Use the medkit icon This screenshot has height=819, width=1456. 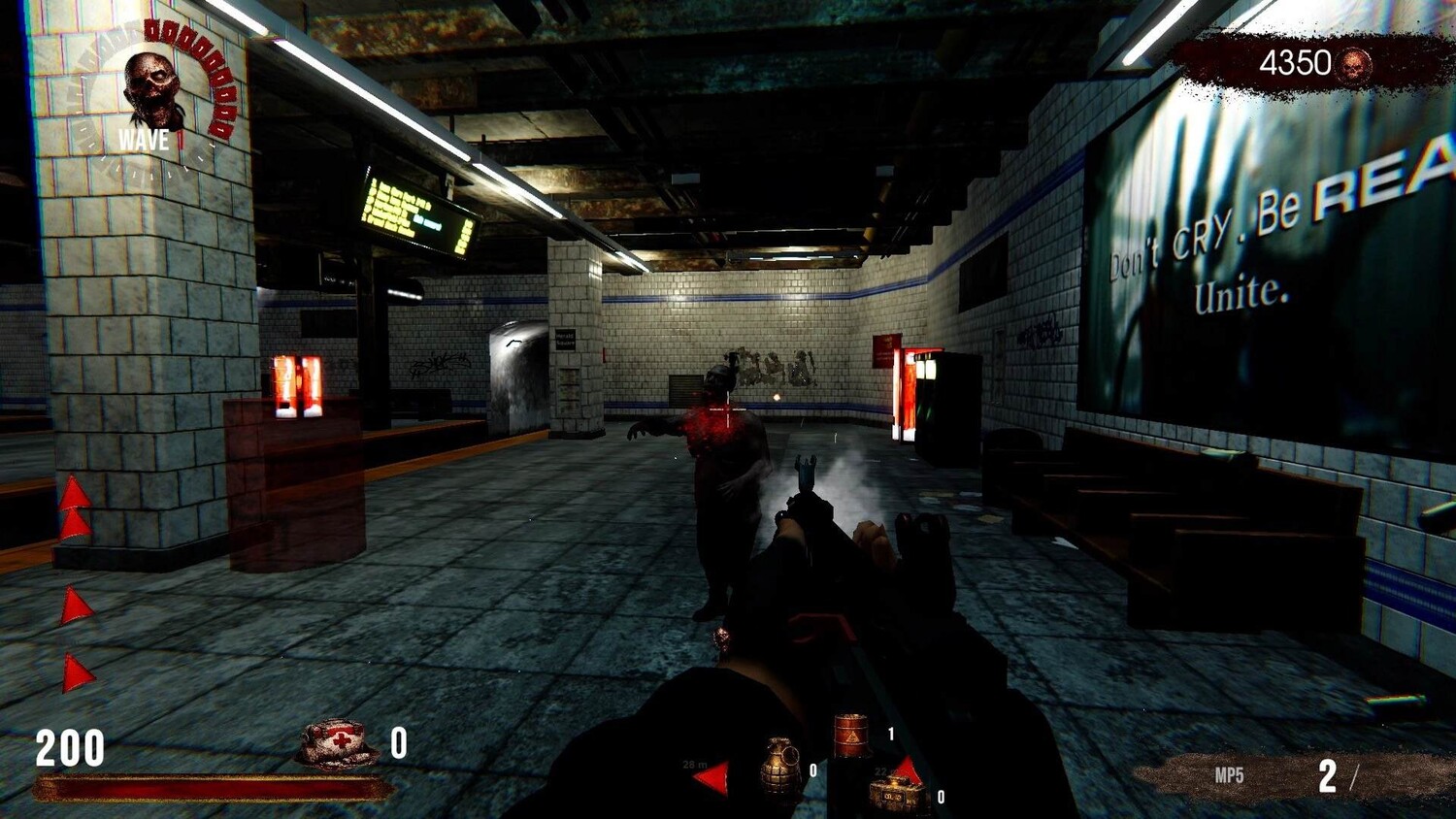336,744
